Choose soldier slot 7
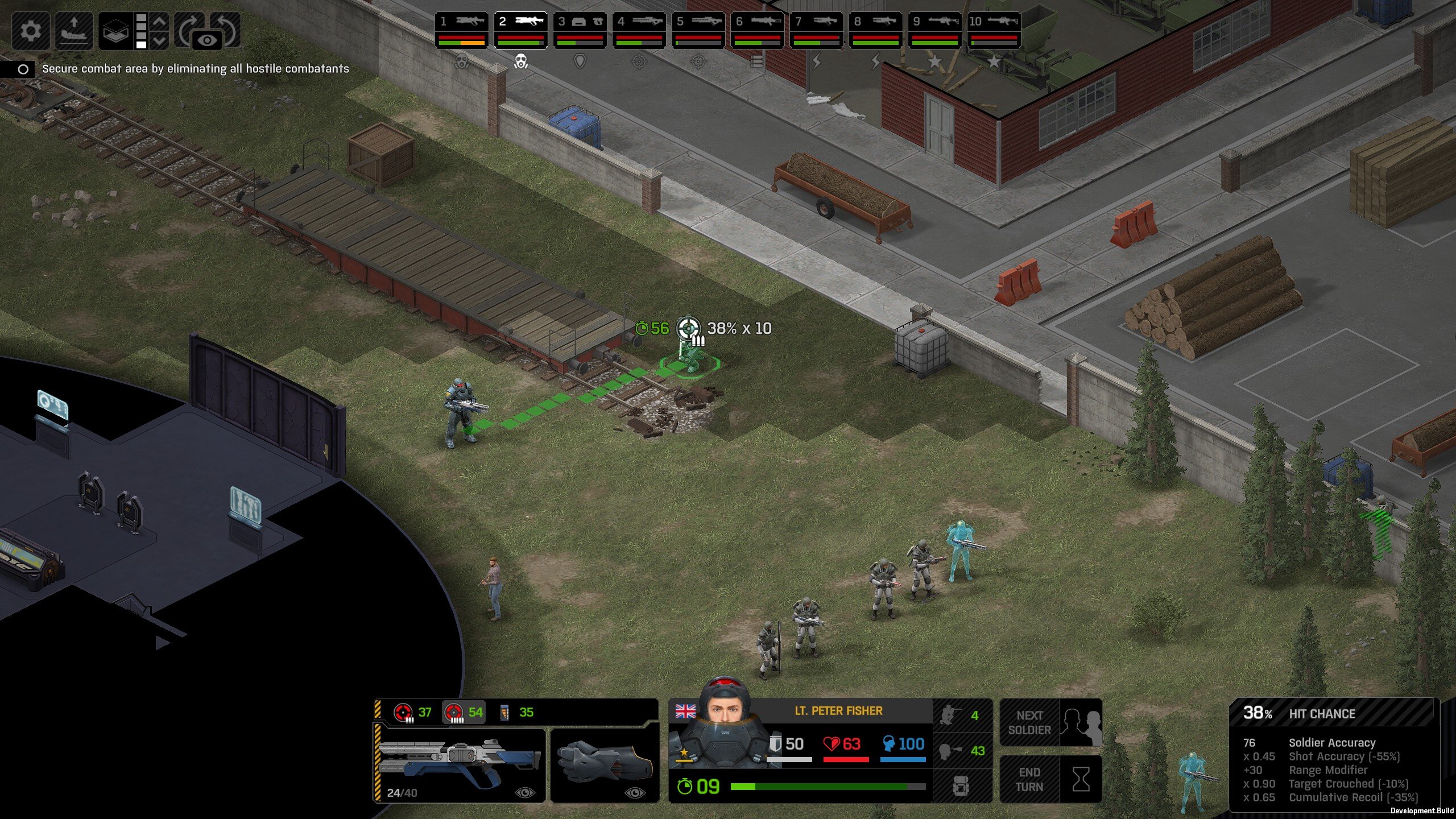Image resolution: width=1456 pixels, height=819 pixels. coord(816,30)
